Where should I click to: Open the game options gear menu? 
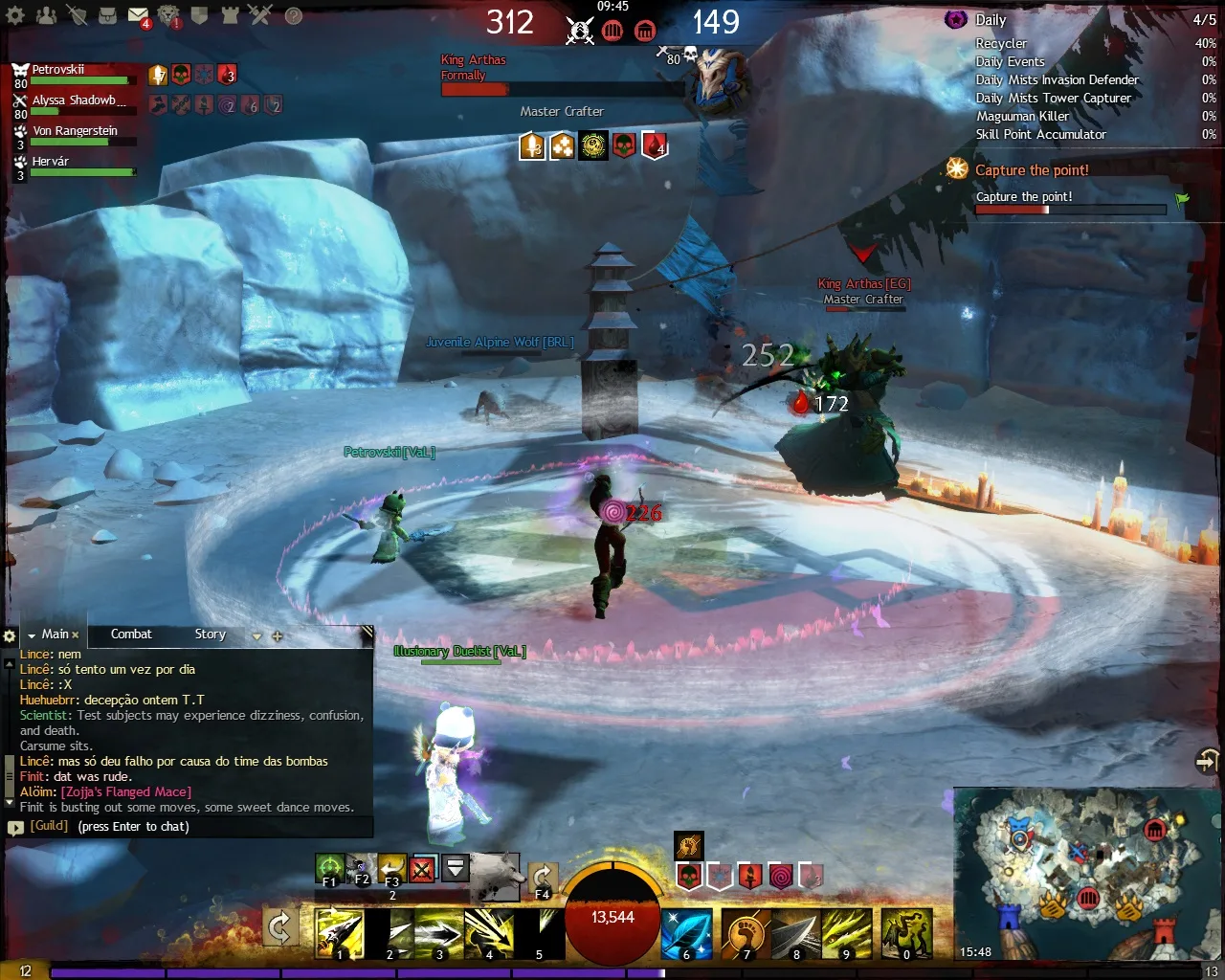tap(15, 16)
